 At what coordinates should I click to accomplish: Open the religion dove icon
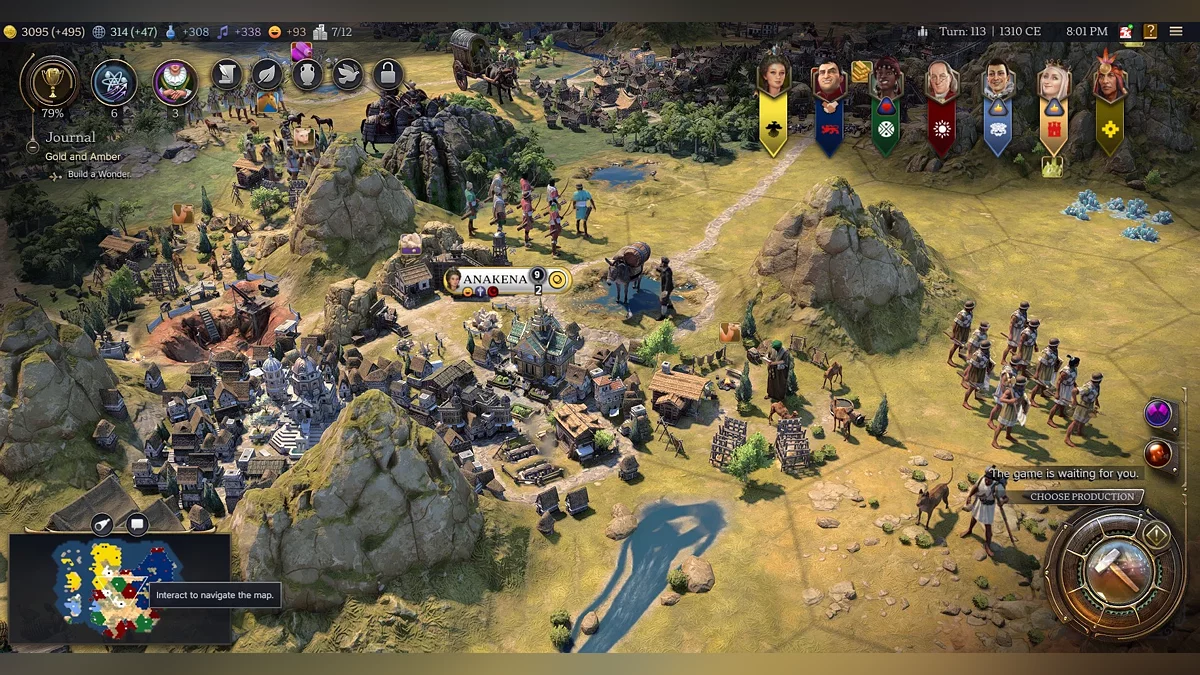347,74
